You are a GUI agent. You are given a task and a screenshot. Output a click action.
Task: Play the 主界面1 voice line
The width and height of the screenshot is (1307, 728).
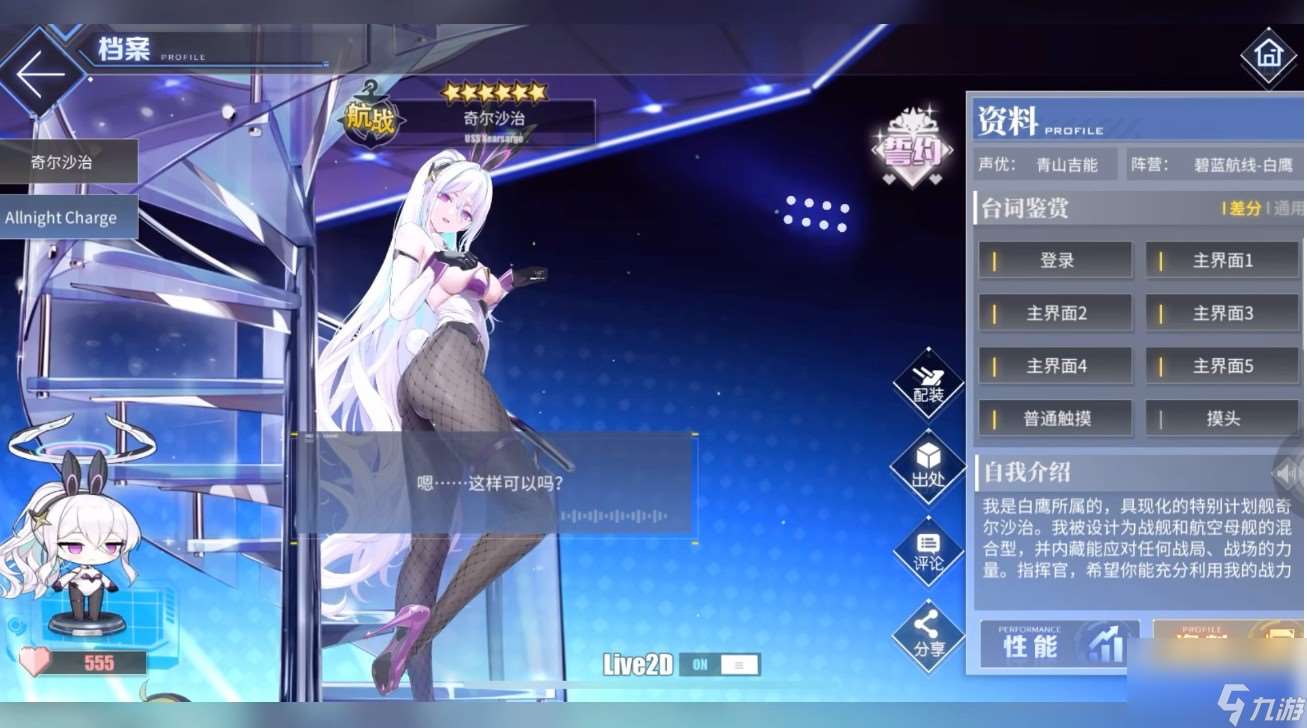[1222, 260]
